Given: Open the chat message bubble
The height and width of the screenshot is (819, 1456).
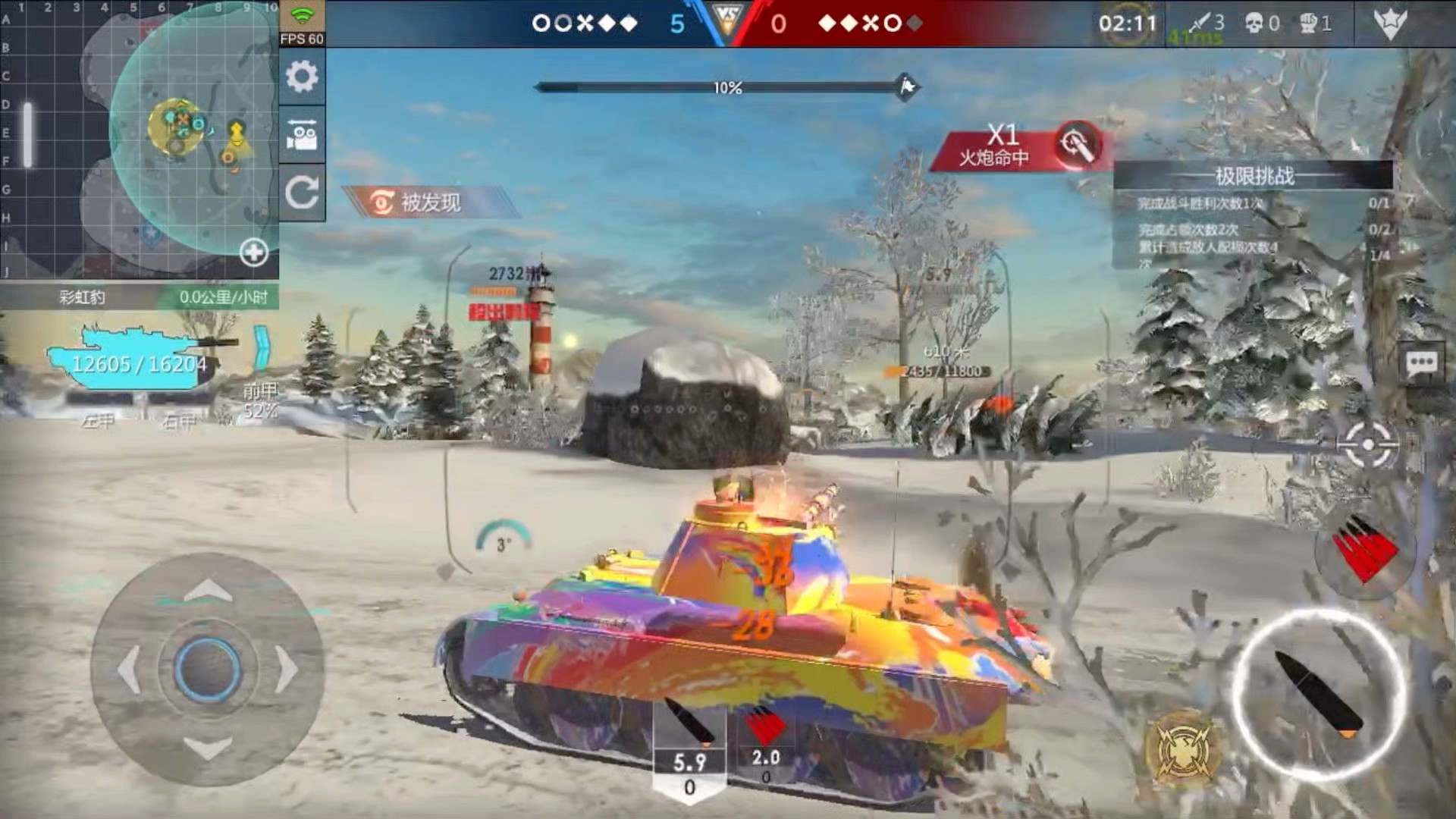Looking at the screenshot, I should tap(1421, 365).
